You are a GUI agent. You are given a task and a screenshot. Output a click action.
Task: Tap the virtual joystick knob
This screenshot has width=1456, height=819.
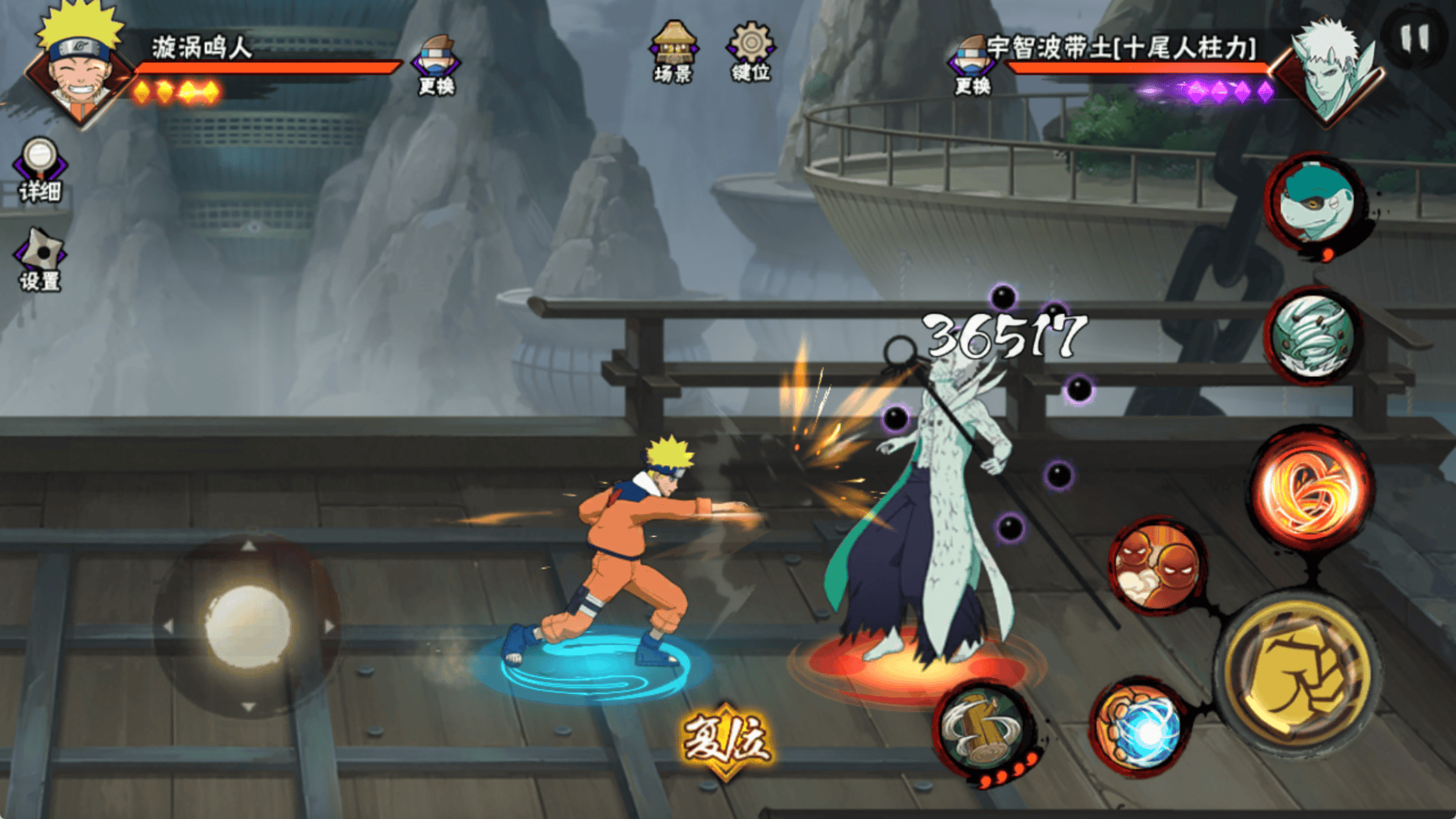[248, 625]
